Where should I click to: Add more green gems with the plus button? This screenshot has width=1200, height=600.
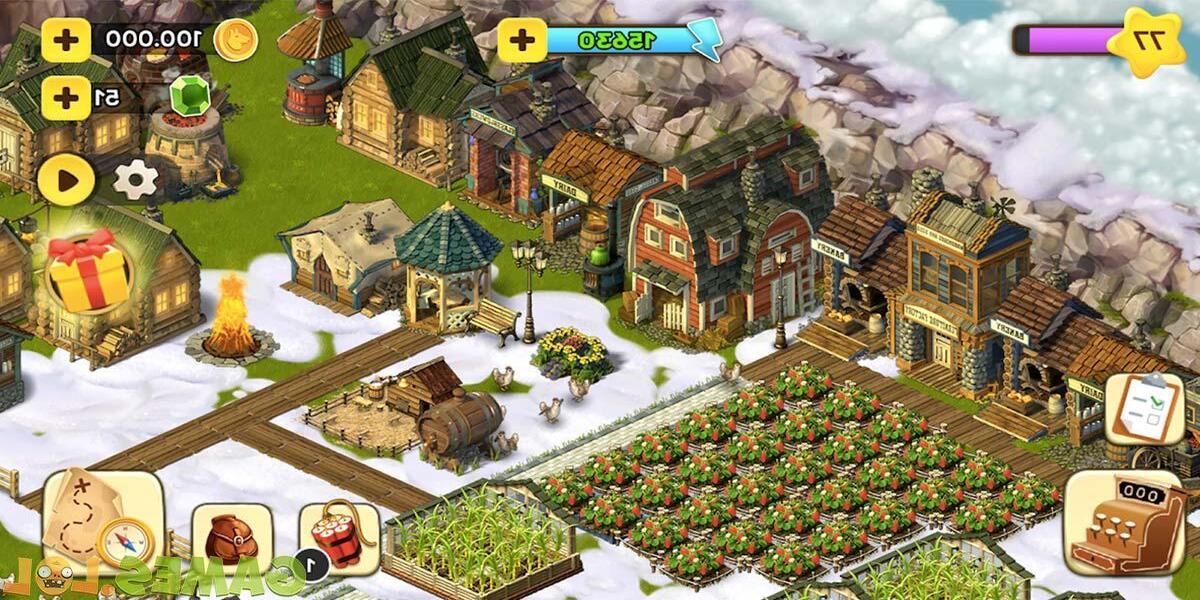click(x=66, y=97)
